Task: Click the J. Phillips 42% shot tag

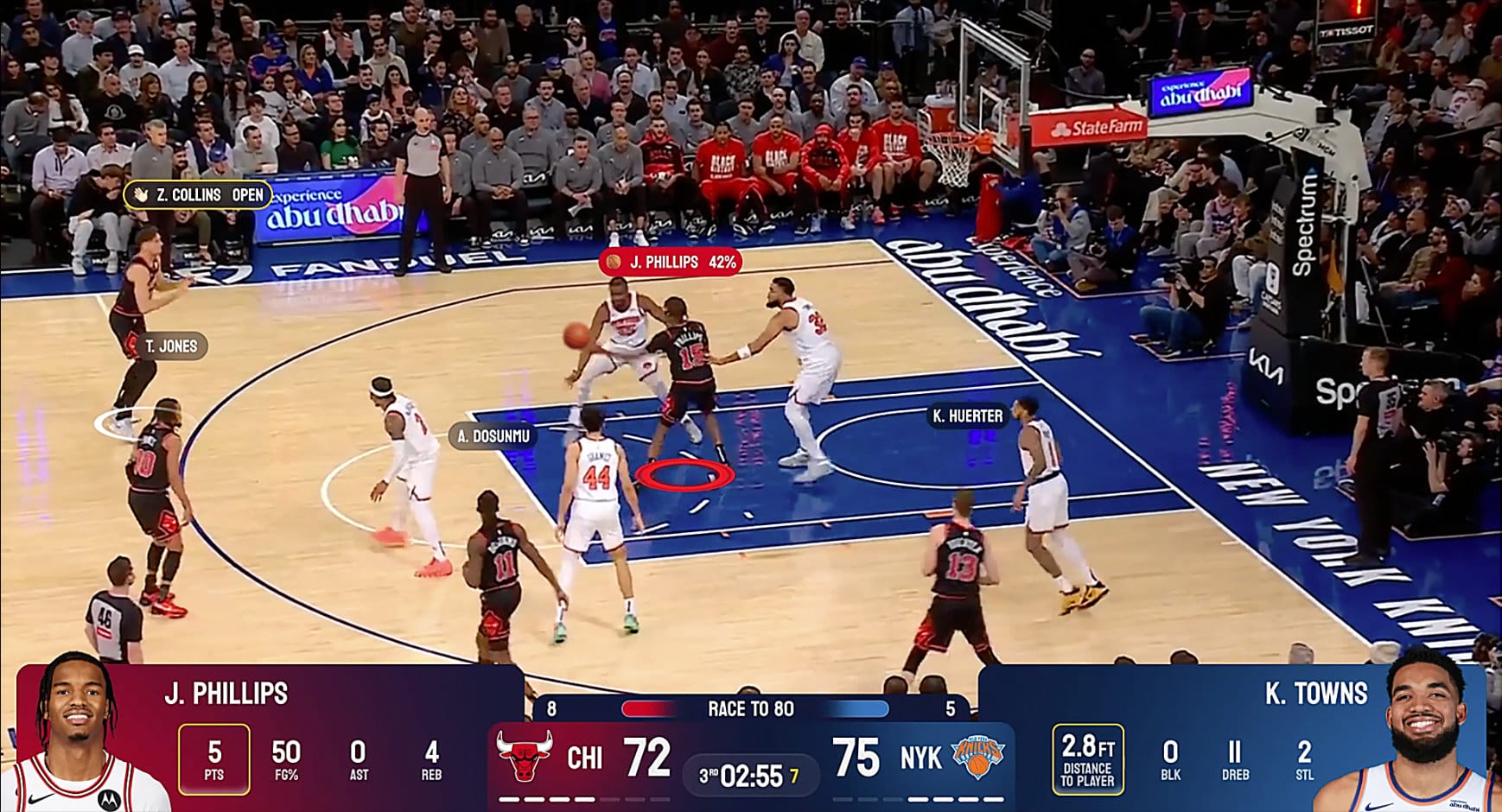Action: click(x=671, y=262)
